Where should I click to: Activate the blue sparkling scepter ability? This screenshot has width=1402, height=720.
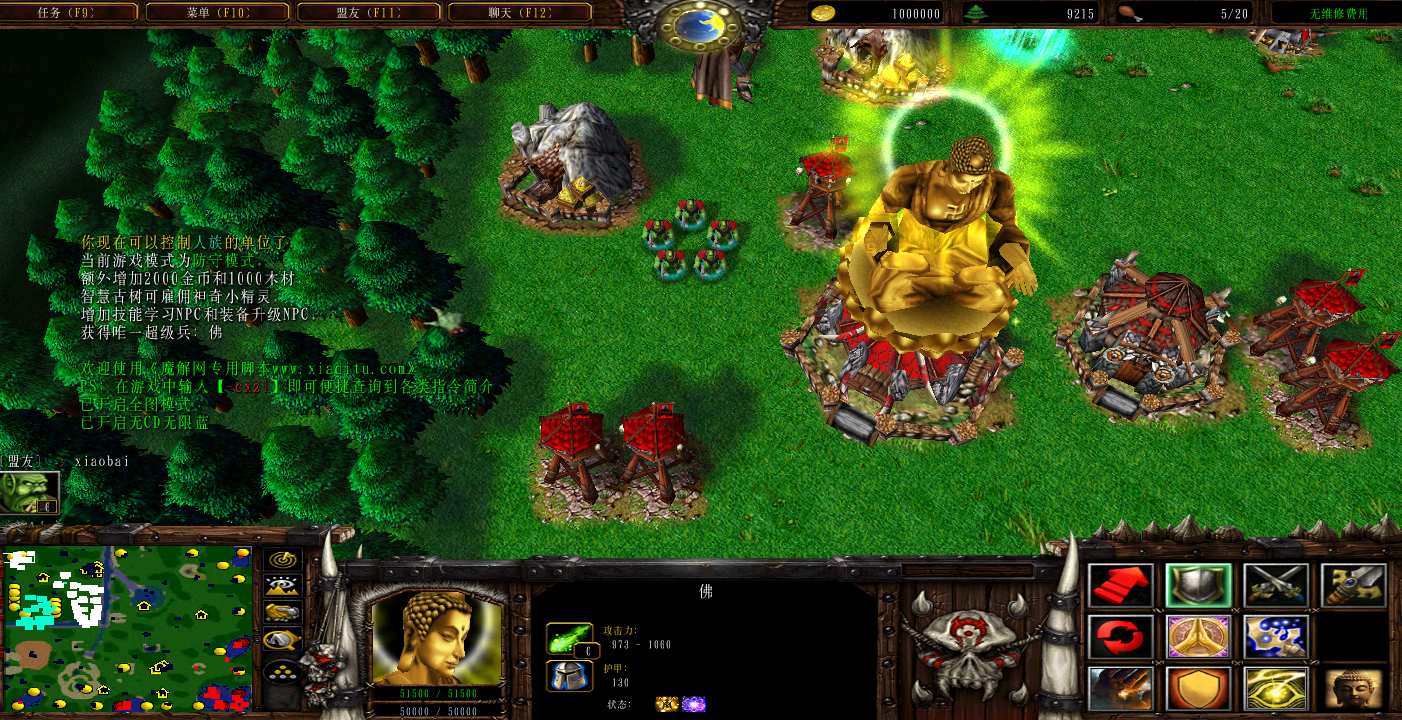click(1276, 638)
